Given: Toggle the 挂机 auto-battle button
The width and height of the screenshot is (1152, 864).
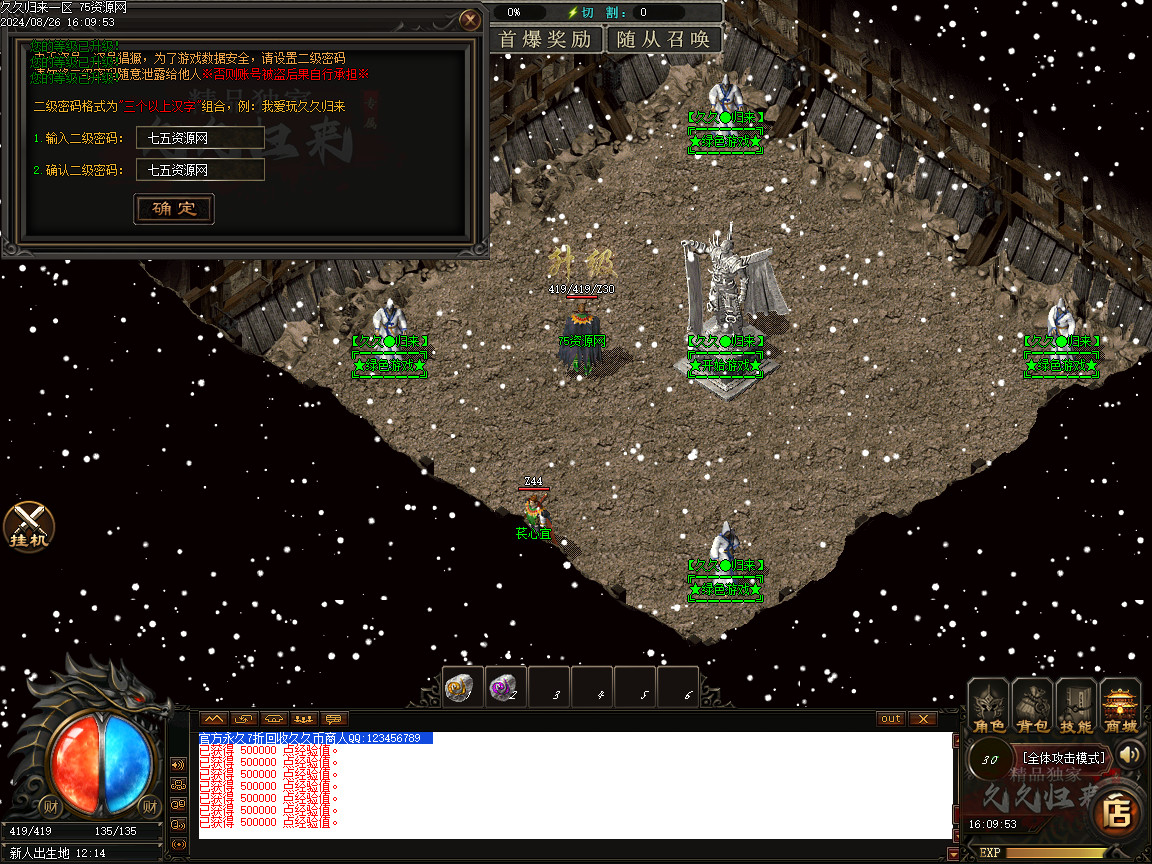Looking at the screenshot, I should pos(29,527).
